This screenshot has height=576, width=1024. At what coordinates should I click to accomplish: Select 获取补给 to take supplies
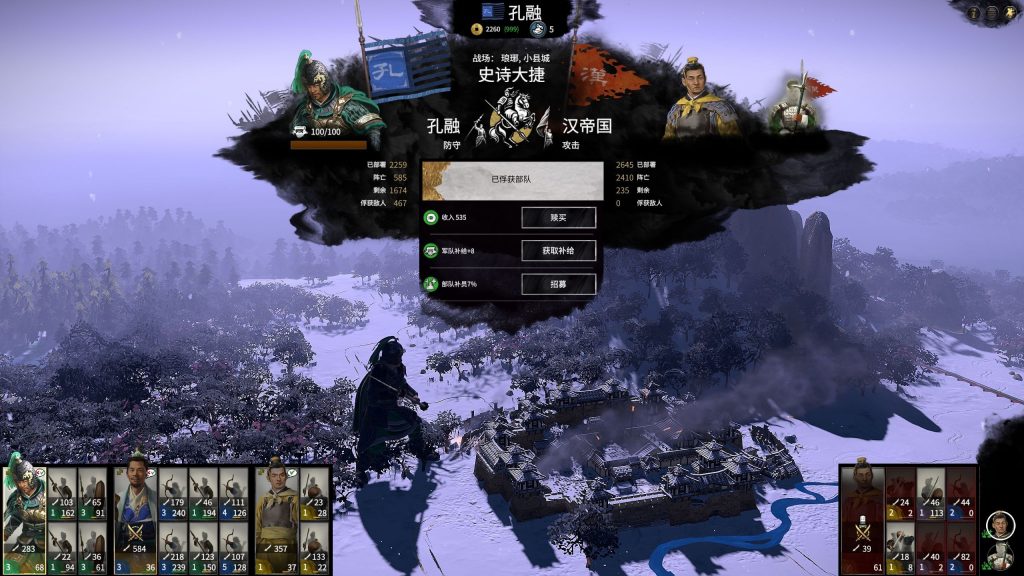click(x=558, y=251)
